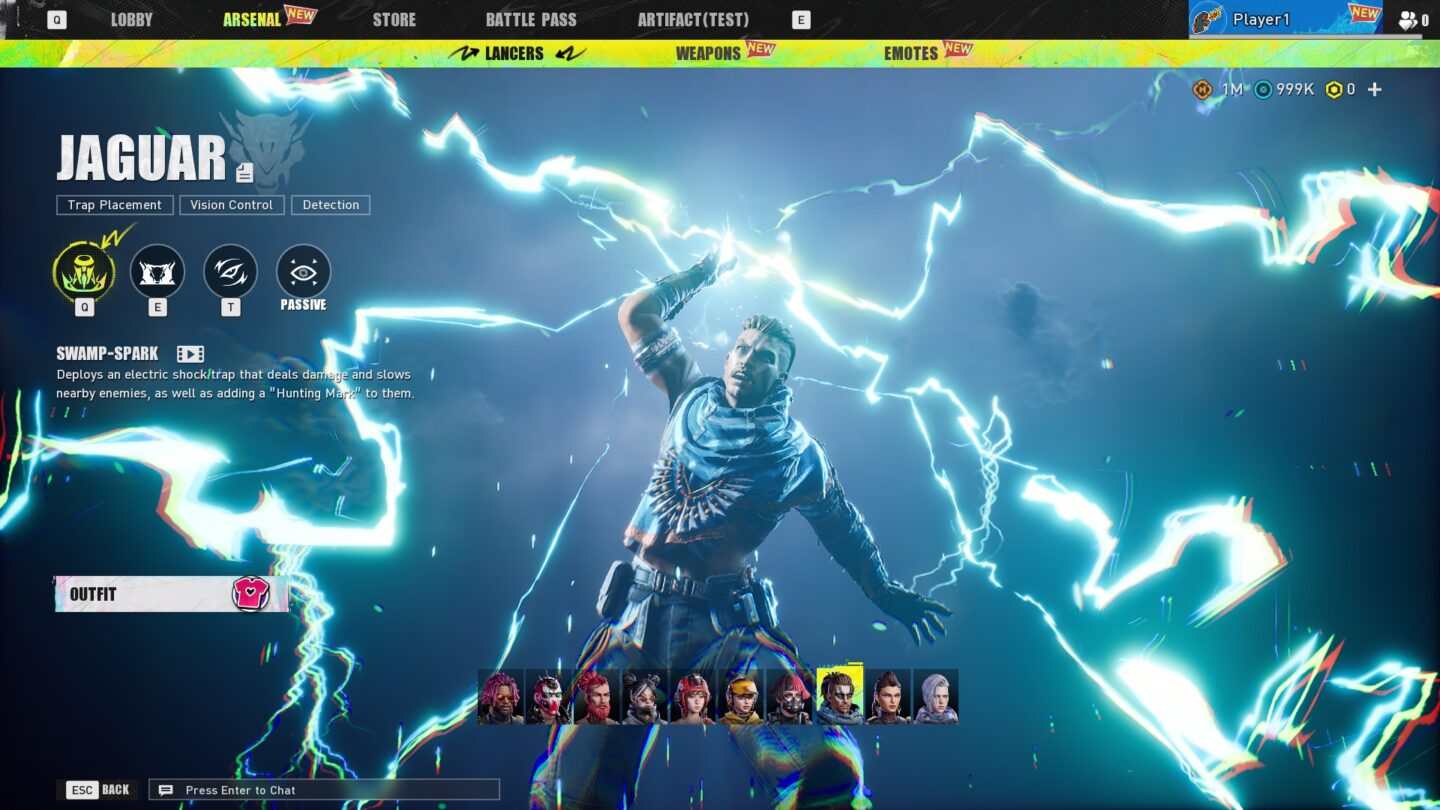
Task: Select the Swamp-Spark trap ability icon
Action: coord(84,270)
